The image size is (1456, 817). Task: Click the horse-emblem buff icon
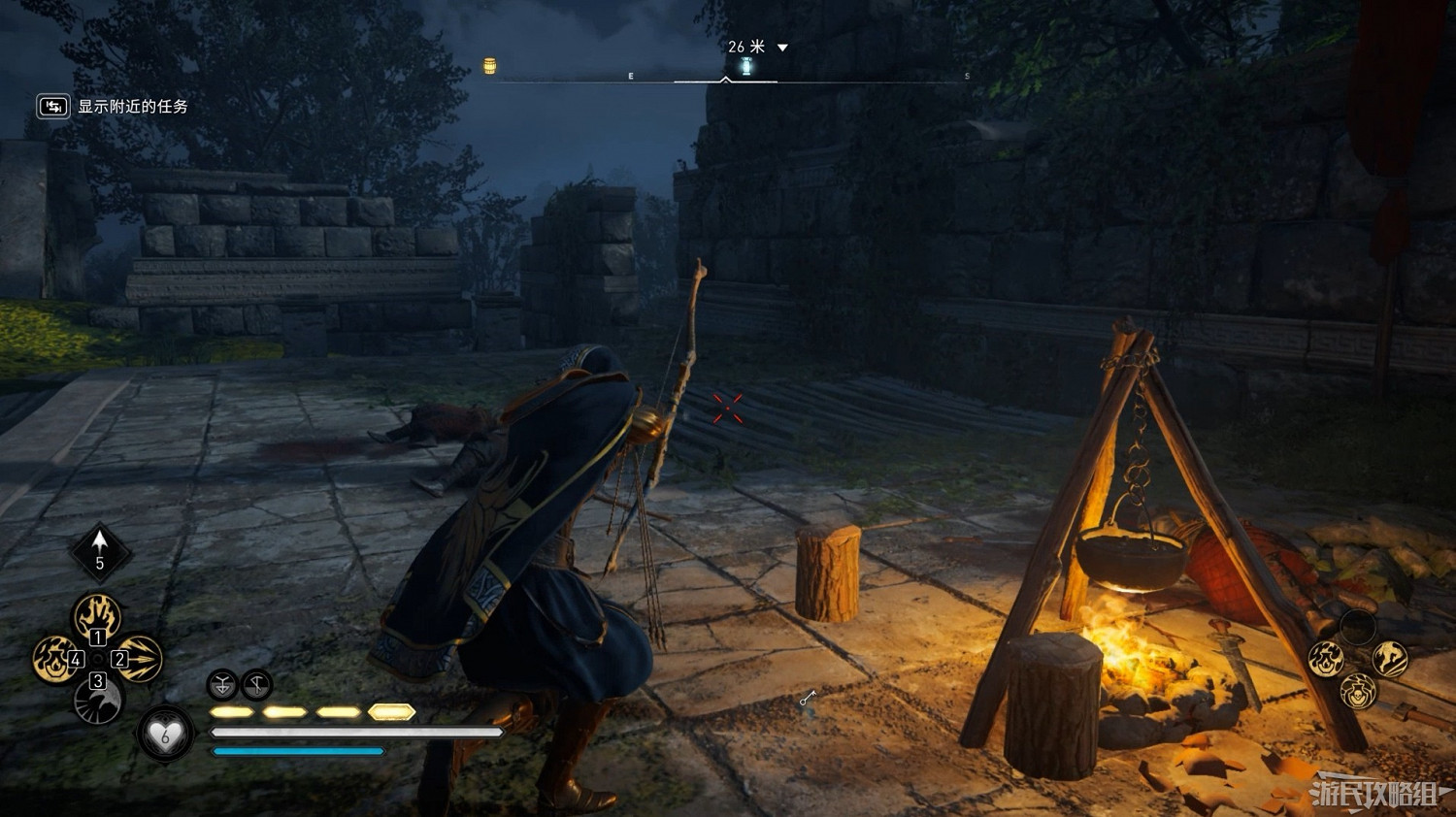[1389, 658]
